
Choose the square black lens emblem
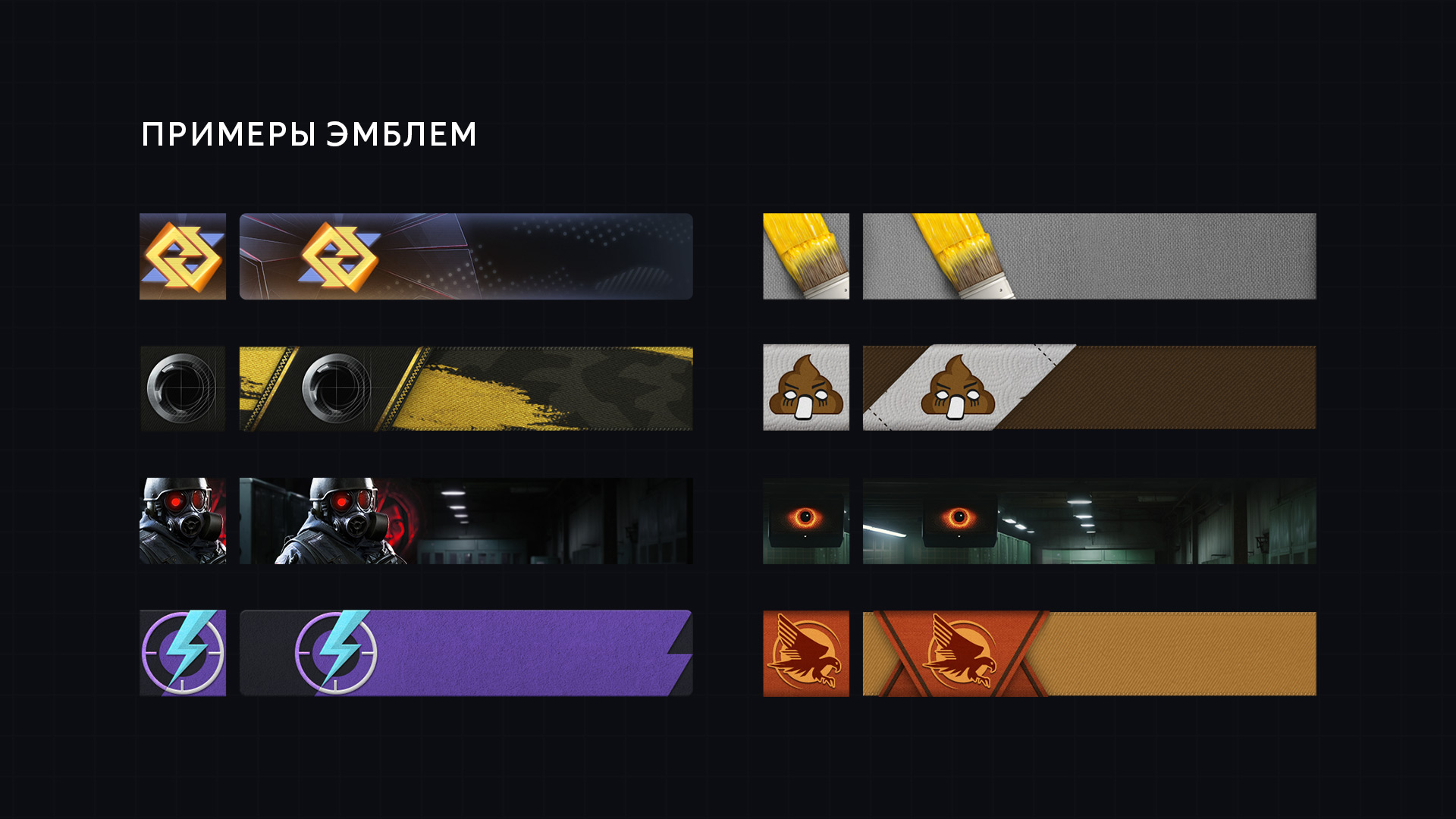tap(183, 388)
